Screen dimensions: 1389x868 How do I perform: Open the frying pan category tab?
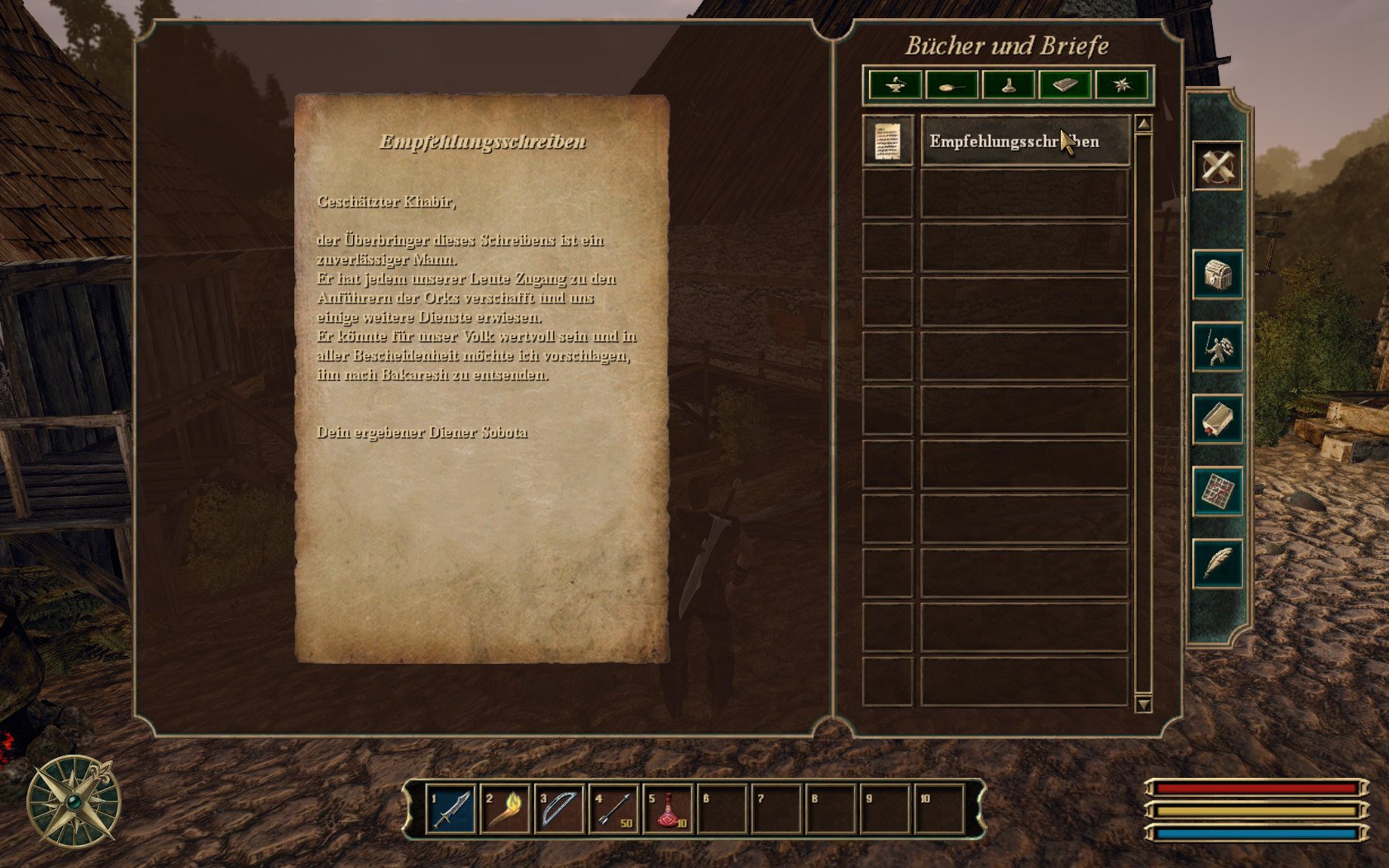[952, 84]
